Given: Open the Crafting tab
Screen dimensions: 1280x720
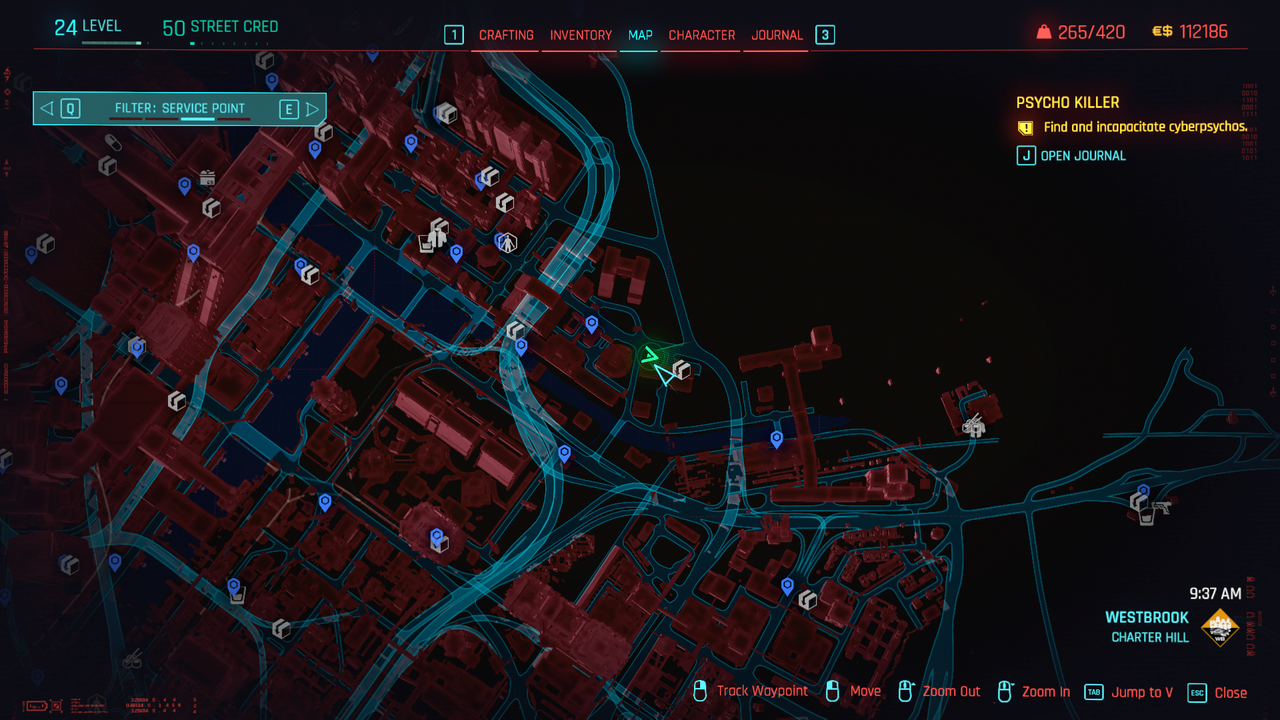Looking at the screenshot, I should [506, 35].
